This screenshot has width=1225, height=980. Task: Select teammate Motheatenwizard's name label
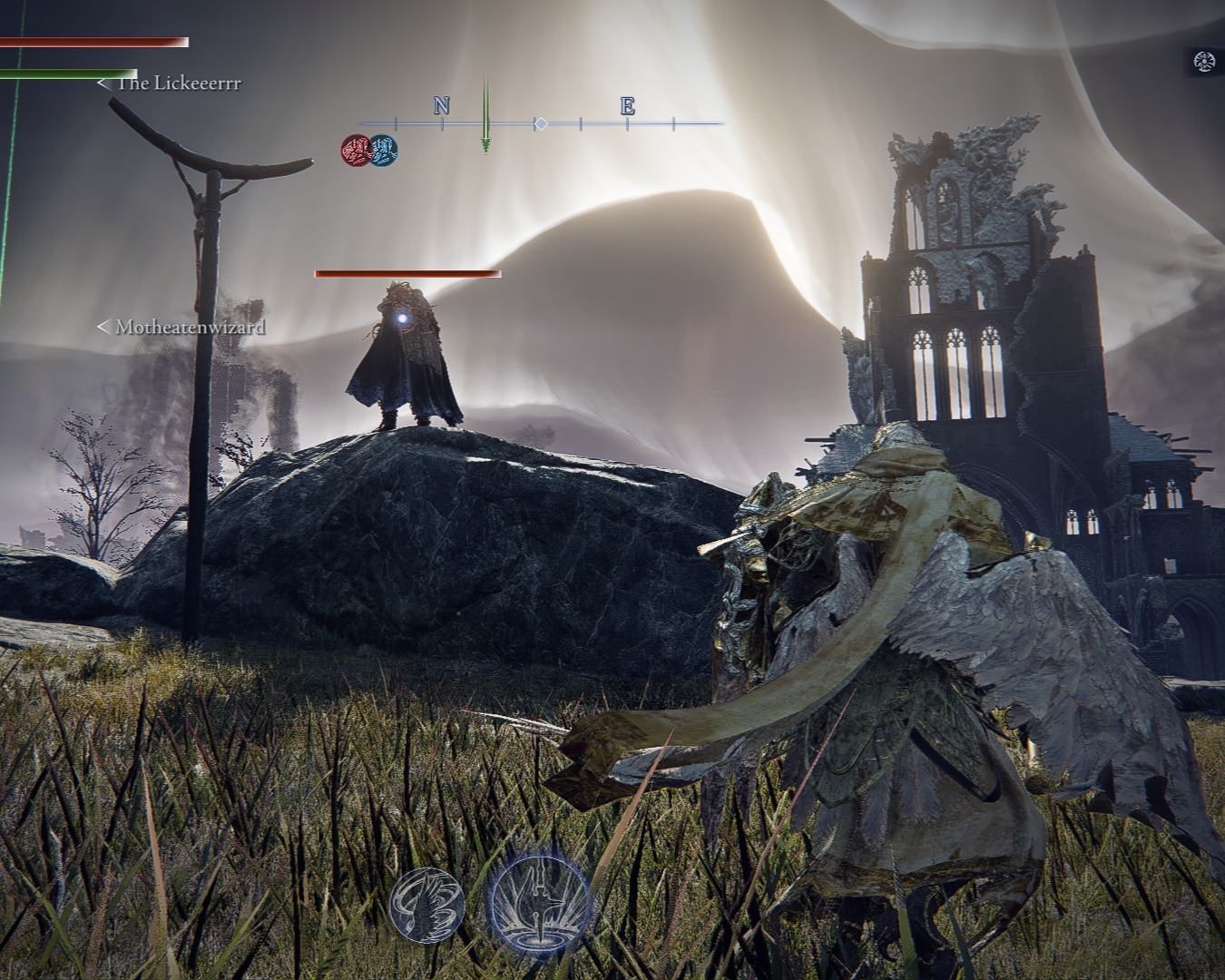pos(189,327)
